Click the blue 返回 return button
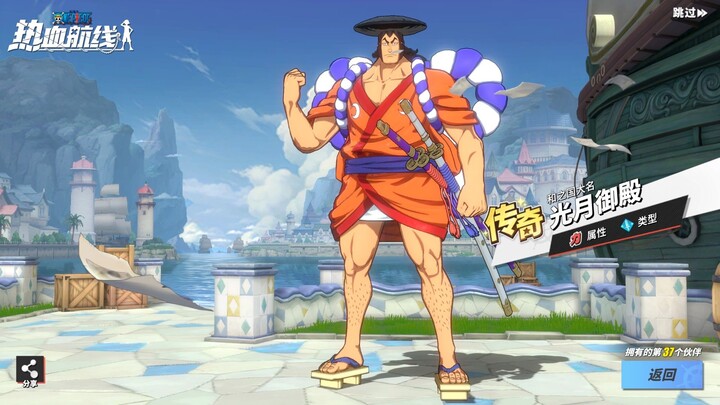This screenshot has height=405, width=720. point(663,376)
